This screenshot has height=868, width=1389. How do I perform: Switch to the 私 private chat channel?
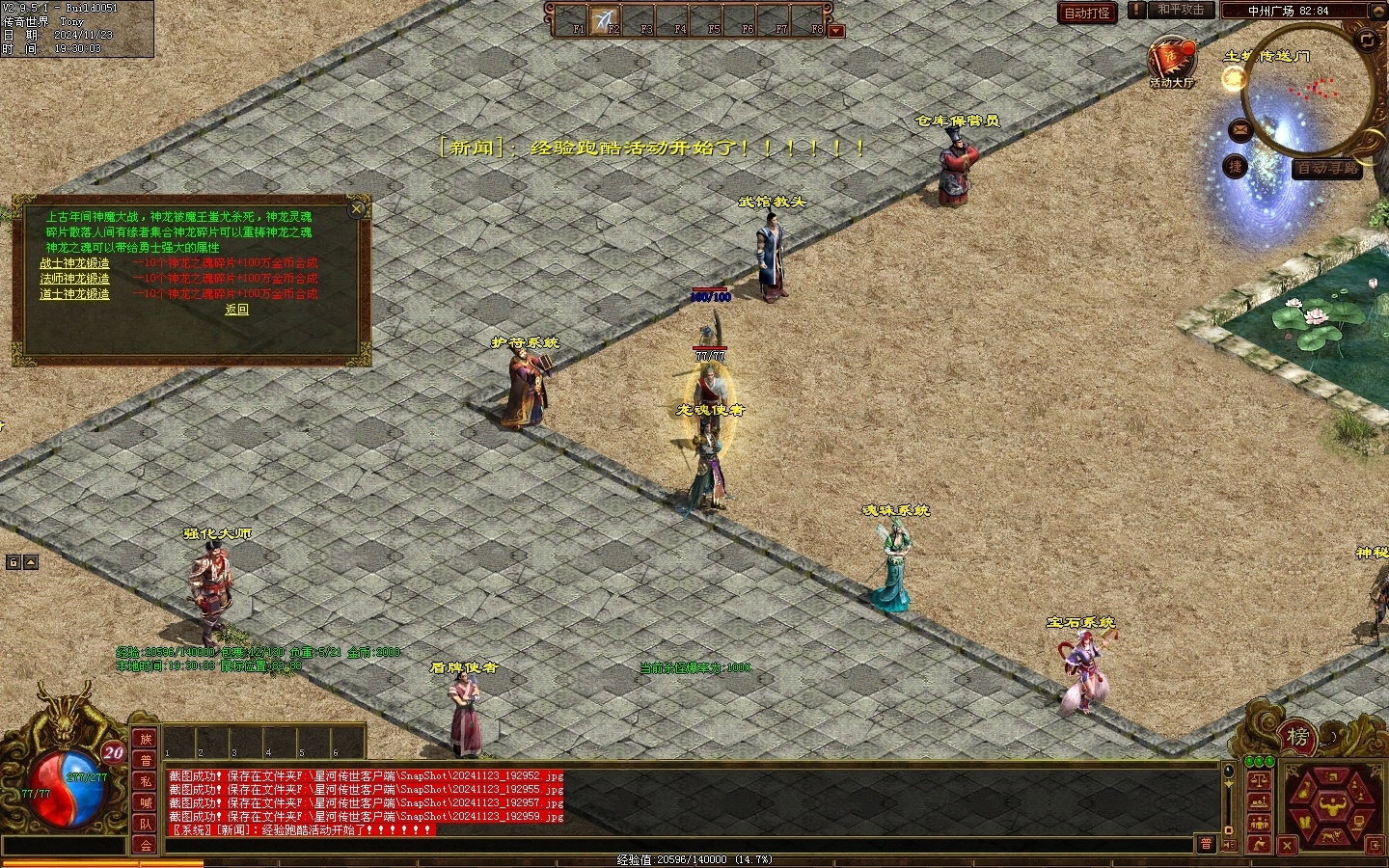(146, 781)
